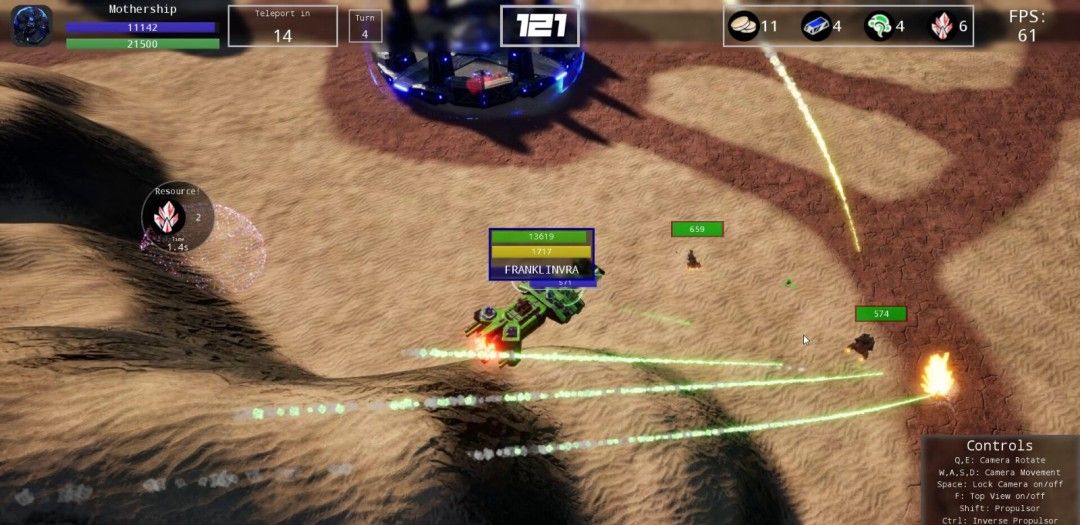Click the blue metal ingot resource icon
The image size is (1080, 525).
tap(816, 26)
